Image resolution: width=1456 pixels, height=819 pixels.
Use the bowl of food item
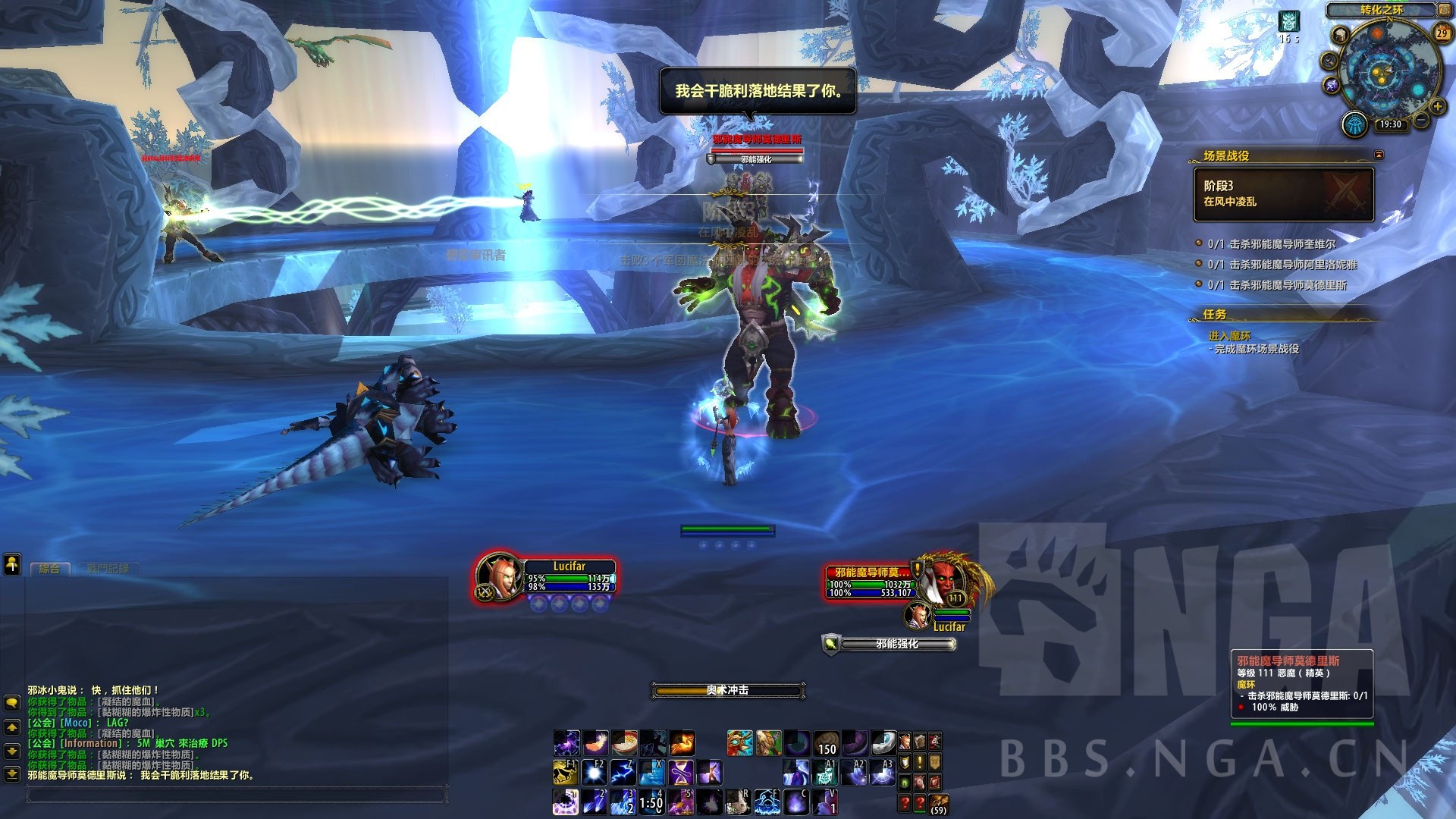(x=624, y=742)
